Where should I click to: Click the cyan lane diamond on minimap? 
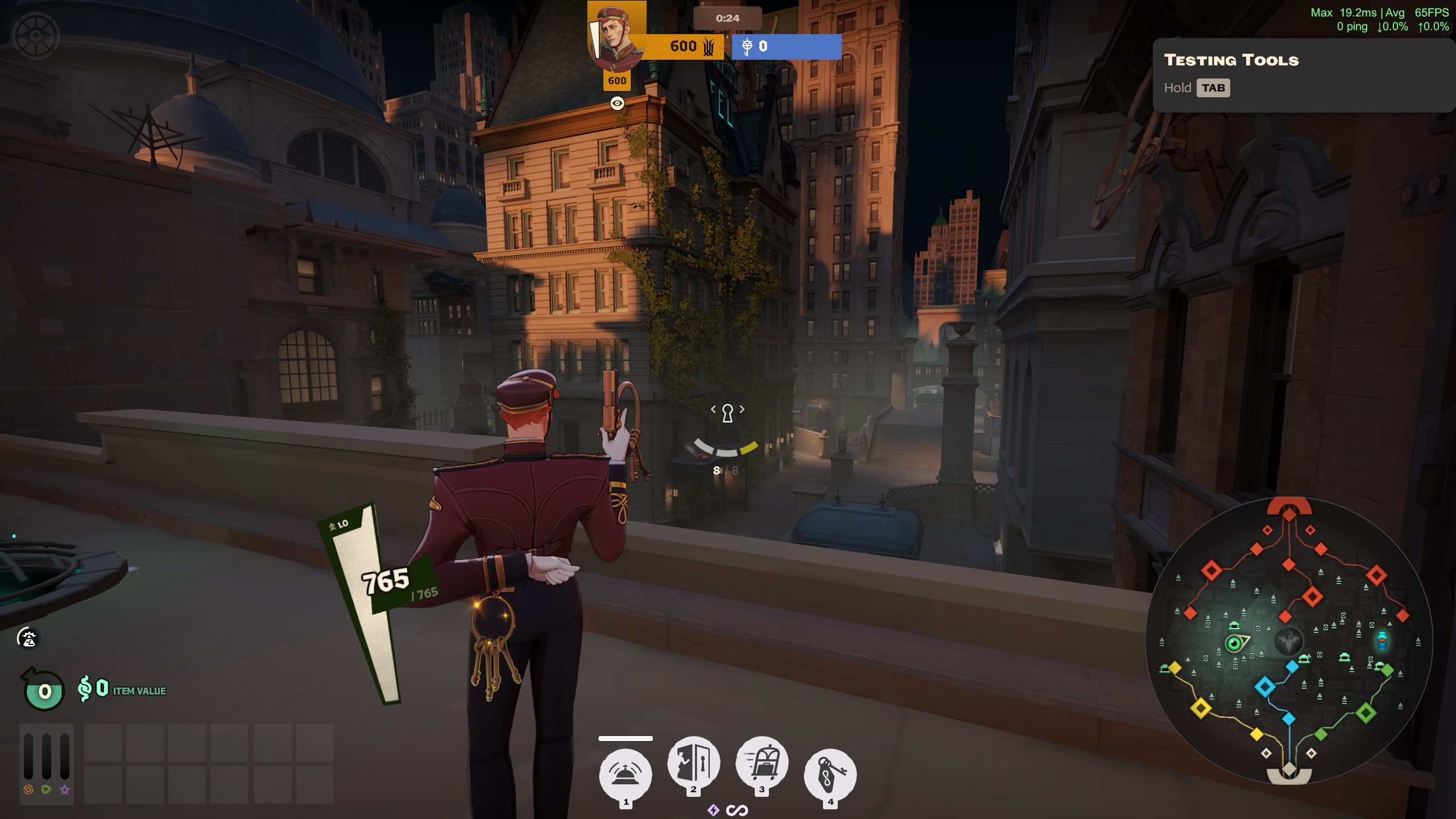pyautogui.click(x=1264, y=686)
